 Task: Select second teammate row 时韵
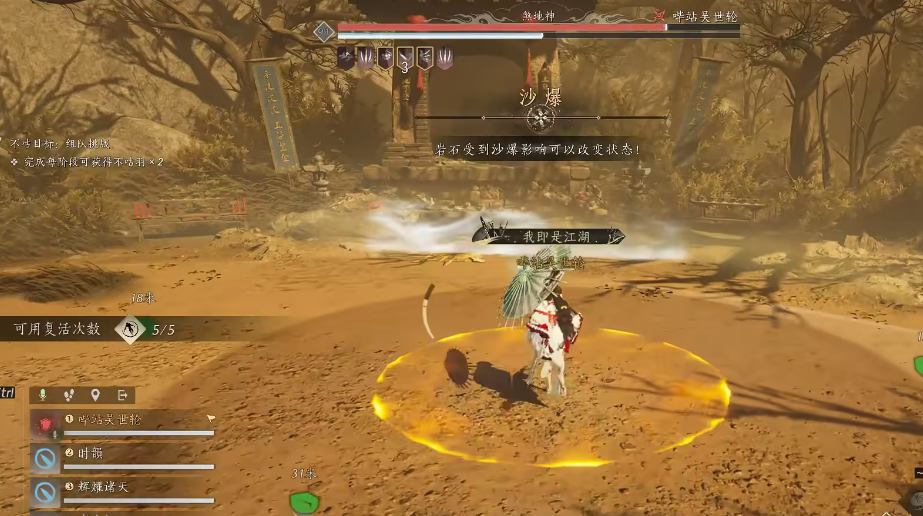pos(125,457)
